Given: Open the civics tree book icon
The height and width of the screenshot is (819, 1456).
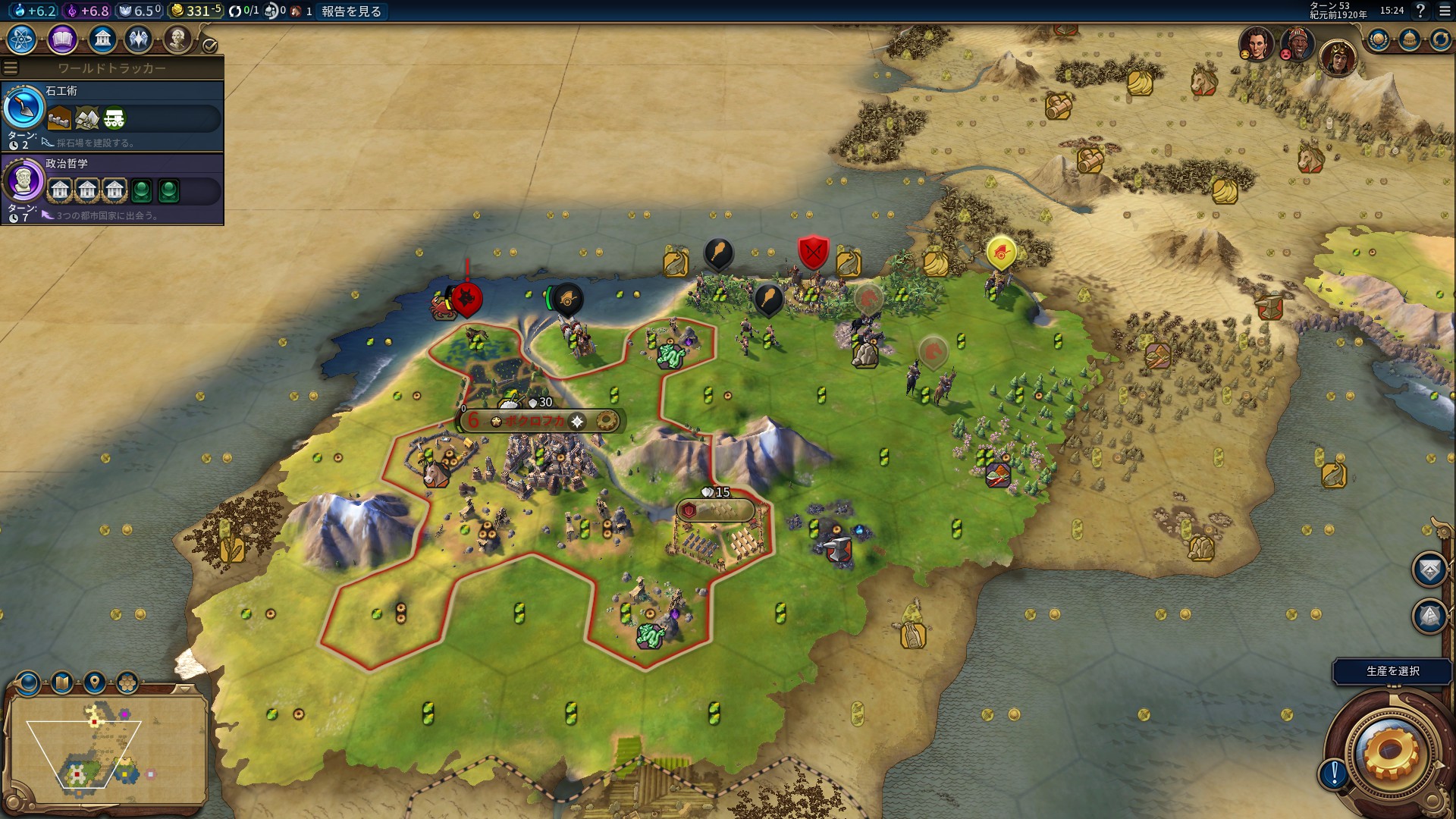Looking at the screenshot, I should [x=62, y=39].
